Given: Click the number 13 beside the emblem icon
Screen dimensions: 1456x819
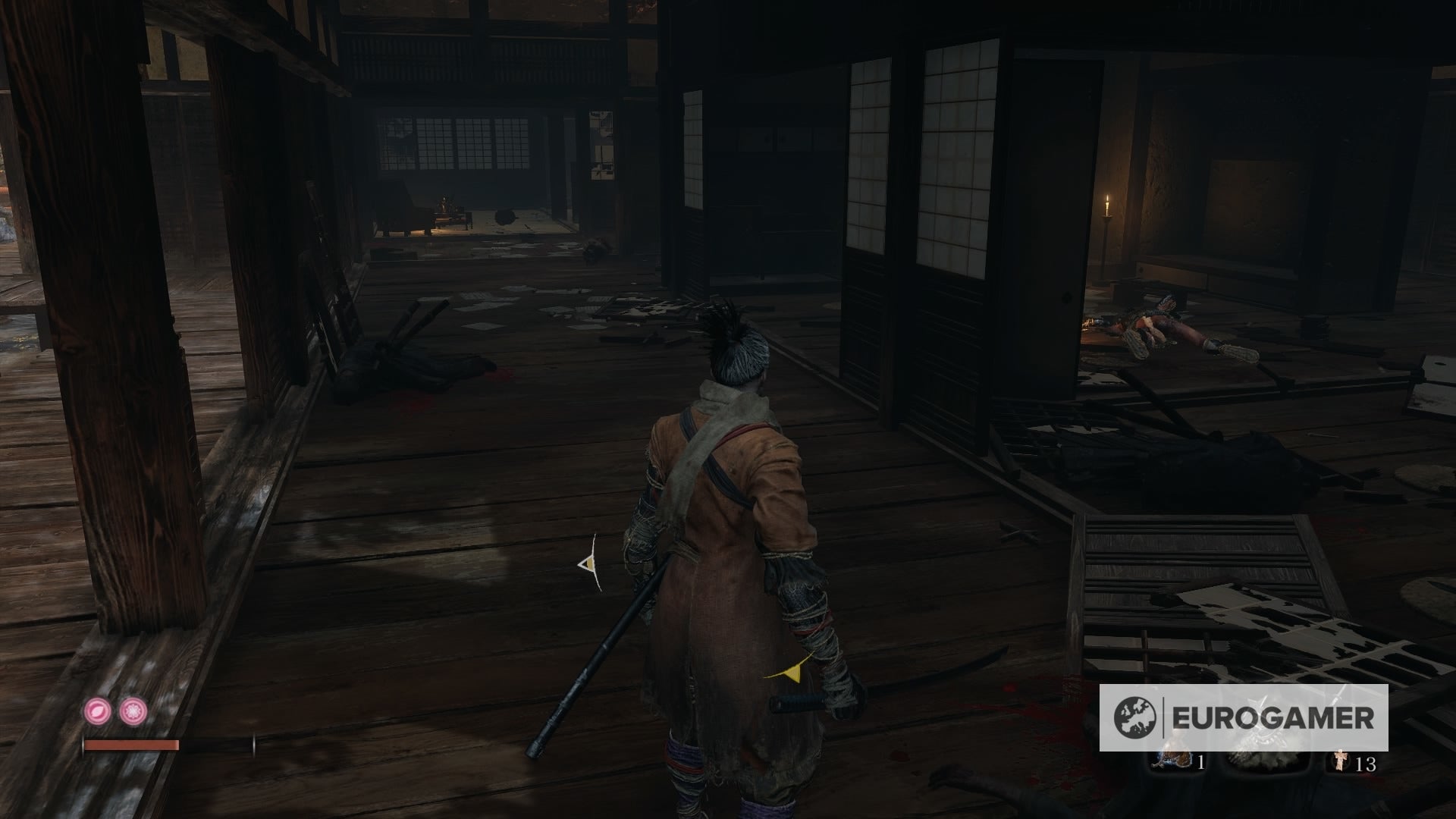Looking at the screenshot, I should [1367, 764].
